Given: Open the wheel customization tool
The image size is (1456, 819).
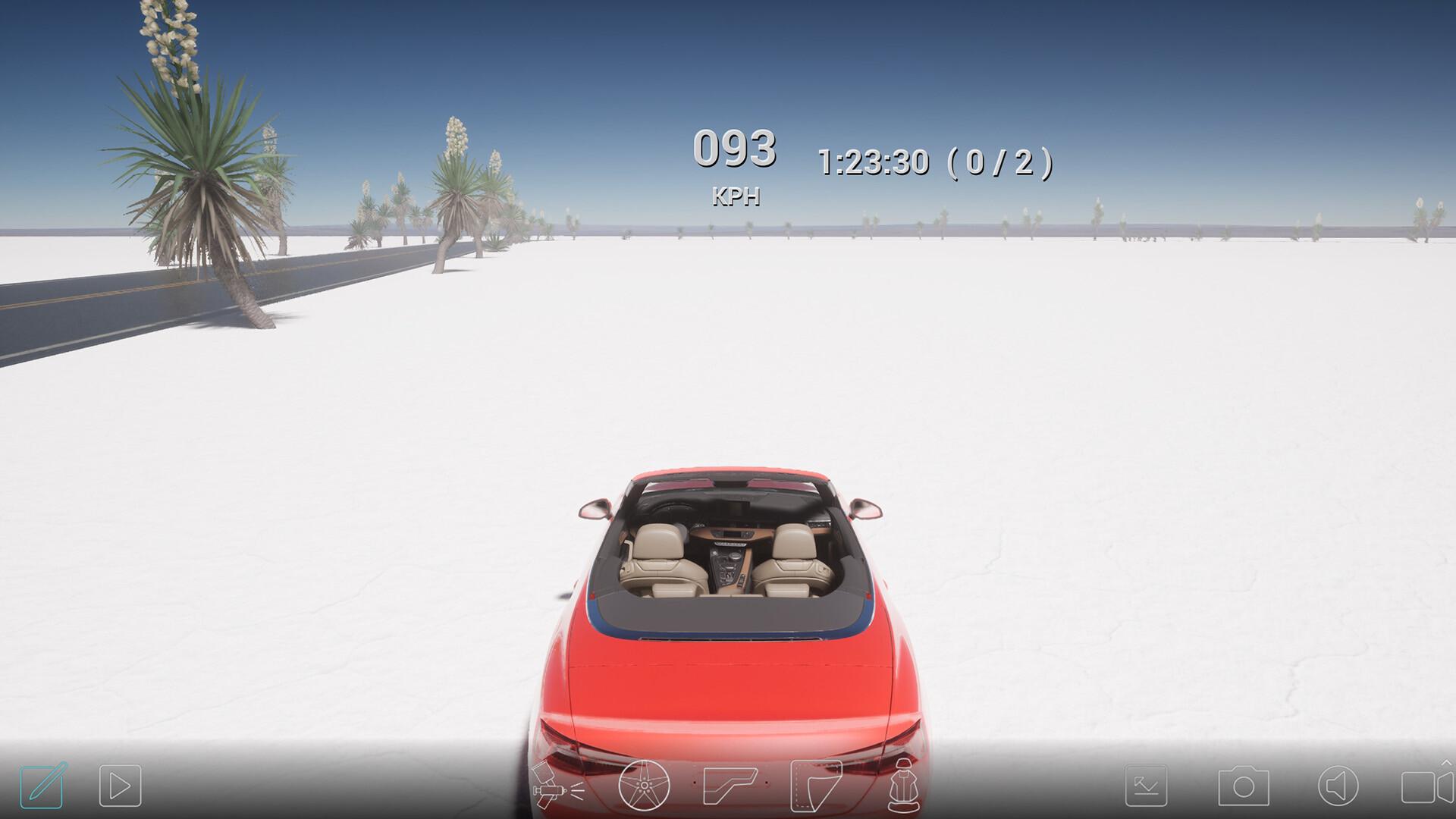Looking at the screenshot, I should tap(644, 787).
